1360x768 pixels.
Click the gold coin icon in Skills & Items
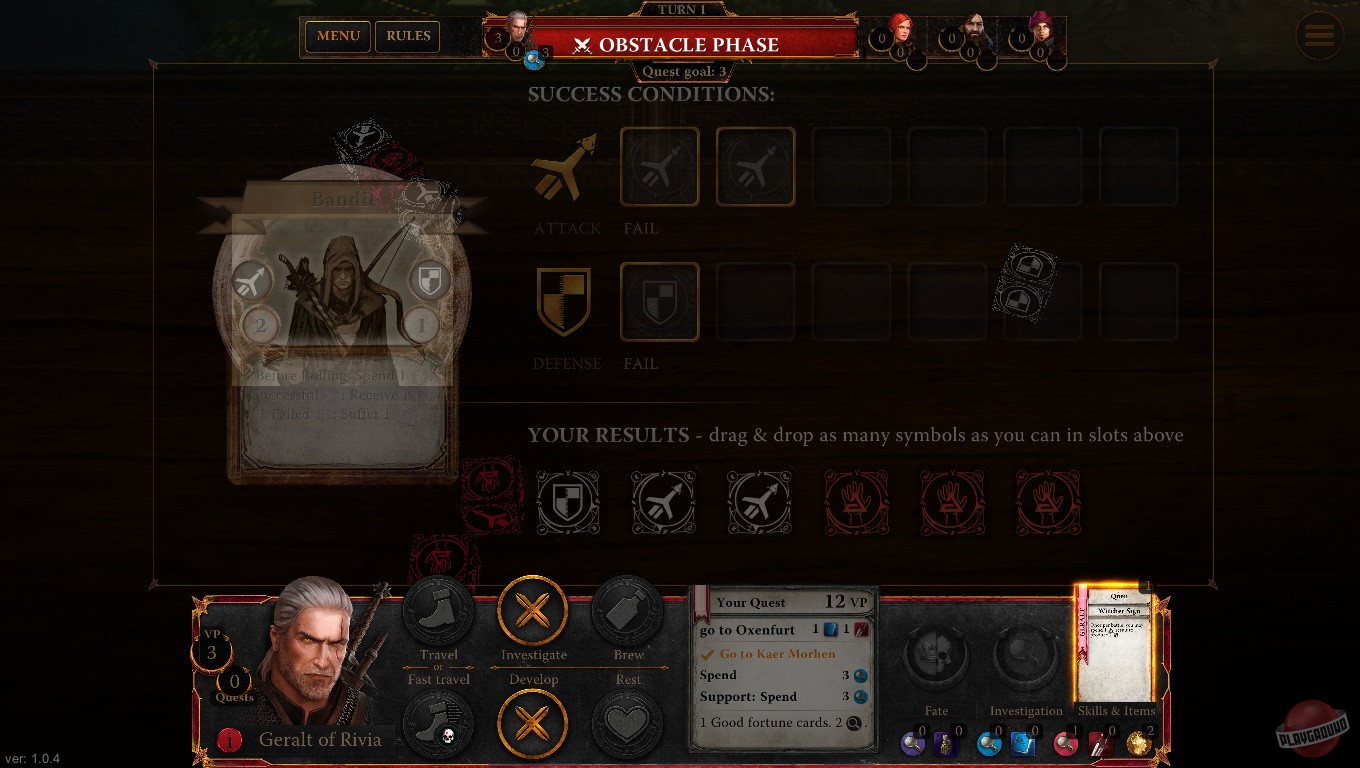tap(1139, 744)
